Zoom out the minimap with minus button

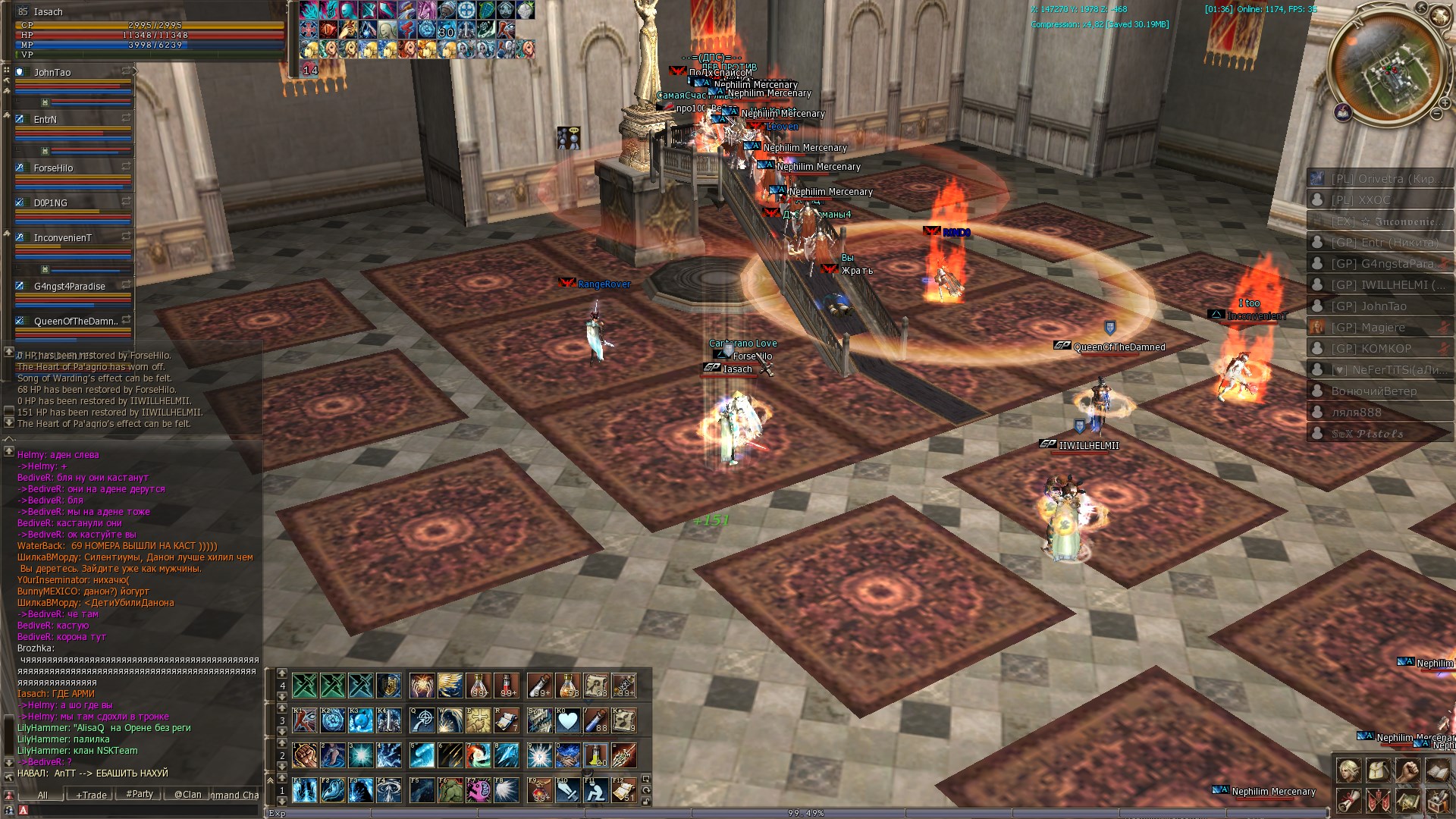coord(1436,114)
